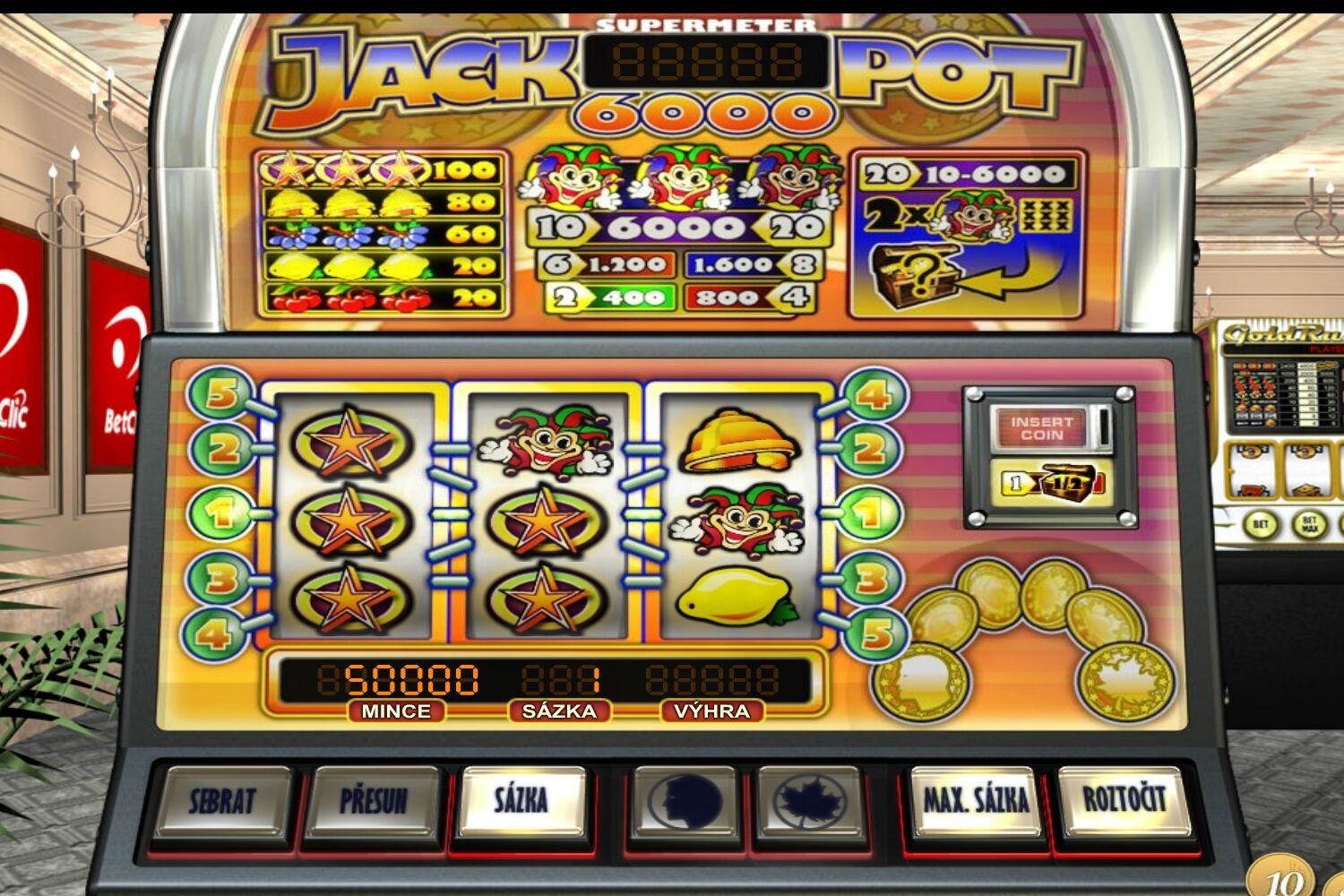This screenshot has height=896, width=1344.
Task: Hit the SEBRAT collect button
Action: click(222, 800)
